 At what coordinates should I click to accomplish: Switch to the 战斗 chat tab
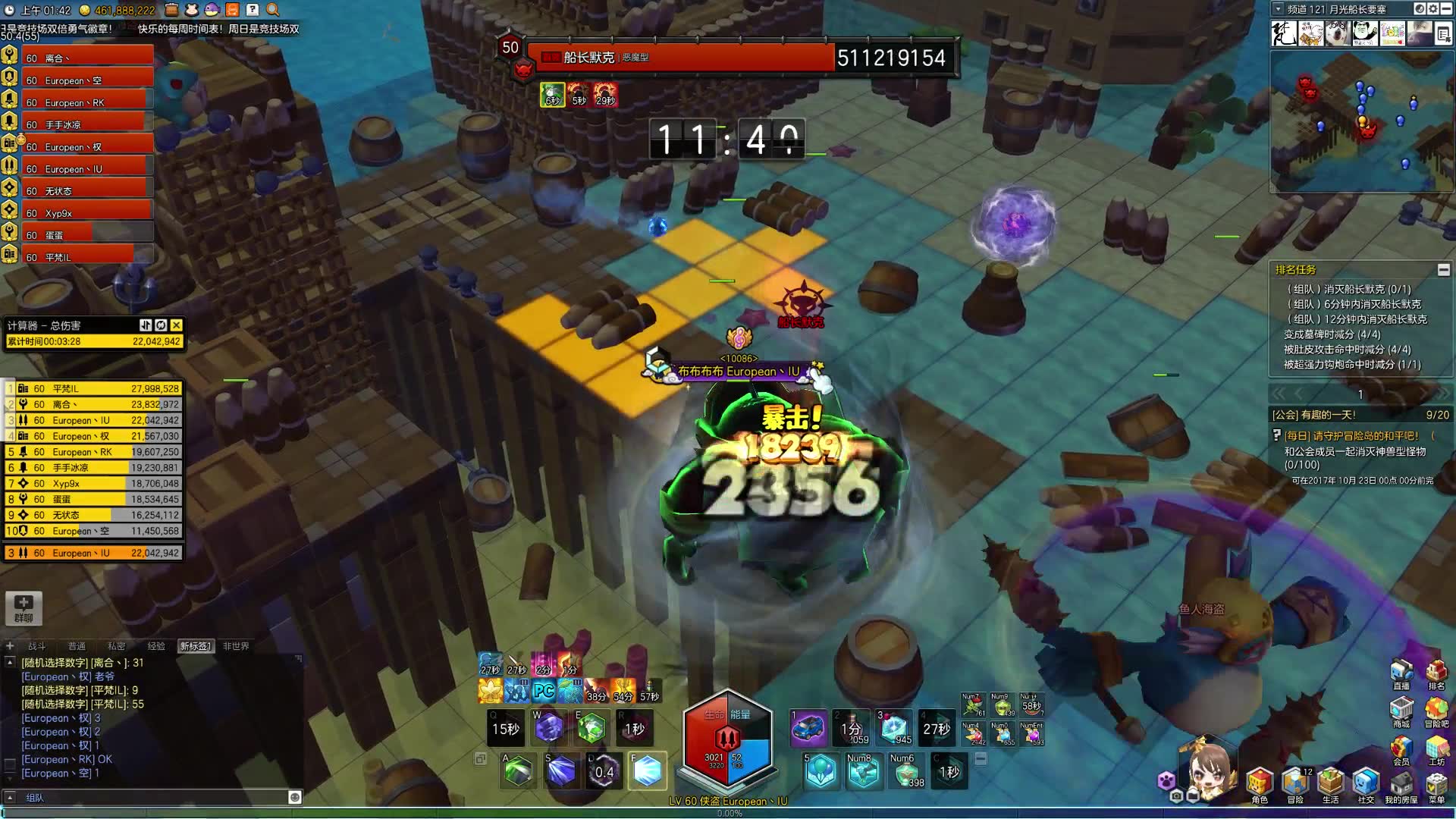[x=36, y=646]
